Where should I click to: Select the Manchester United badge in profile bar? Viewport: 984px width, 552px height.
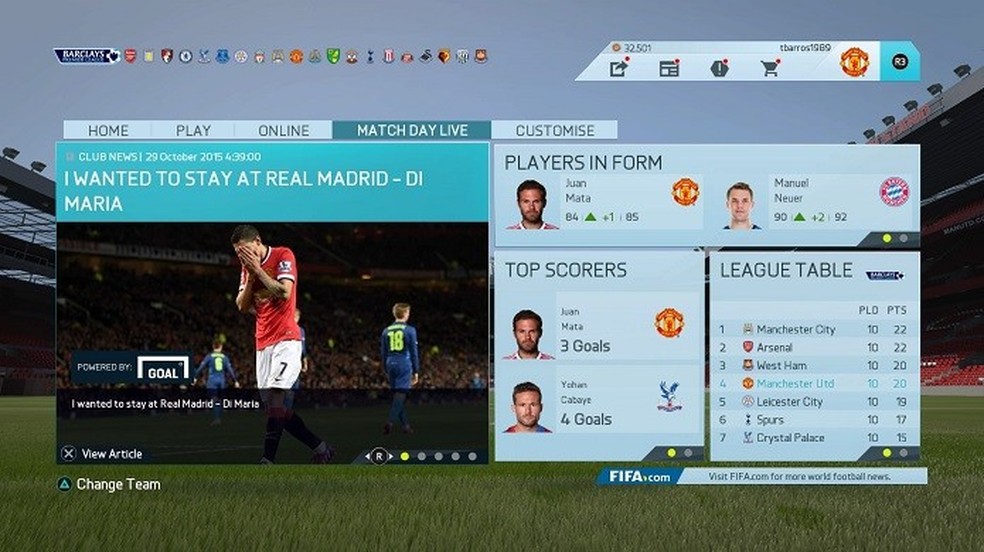point(854,62)
